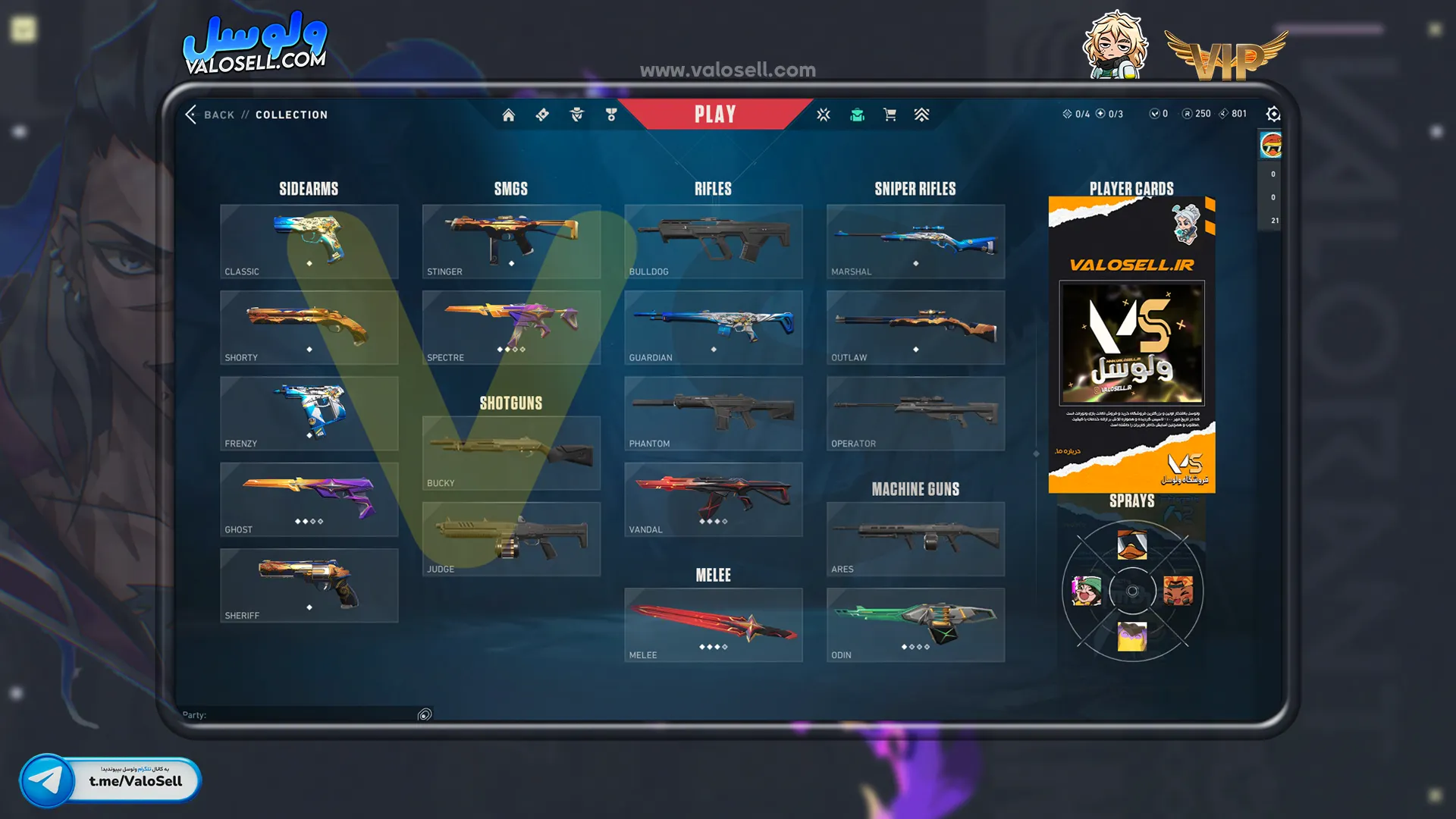Image resolution: width=1456 pixels, height=819 pixels.
Task: Select the Stinger SMG slot
Action: tap(511, 241)
